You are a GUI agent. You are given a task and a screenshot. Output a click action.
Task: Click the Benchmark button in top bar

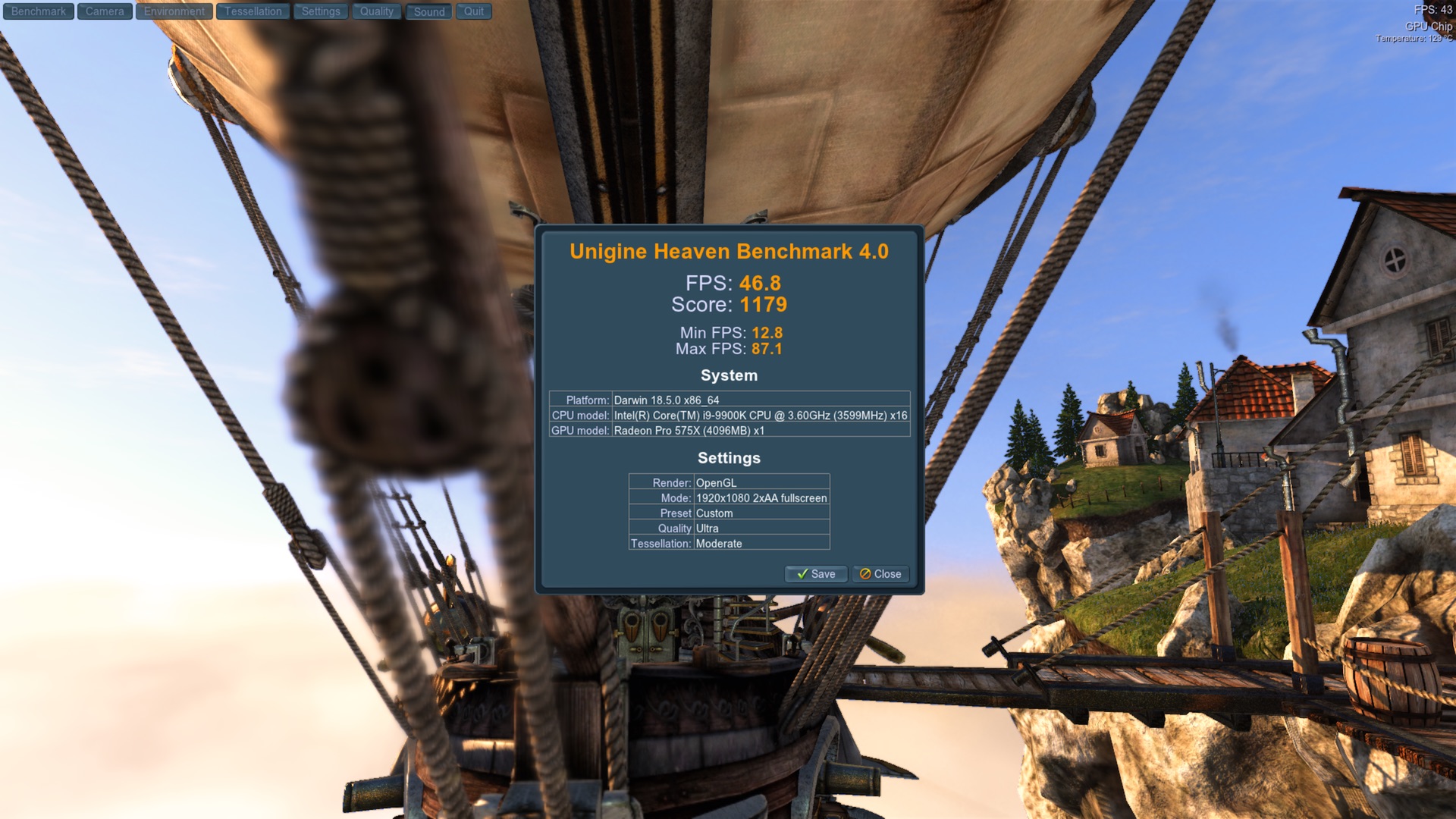click(39, 11)
